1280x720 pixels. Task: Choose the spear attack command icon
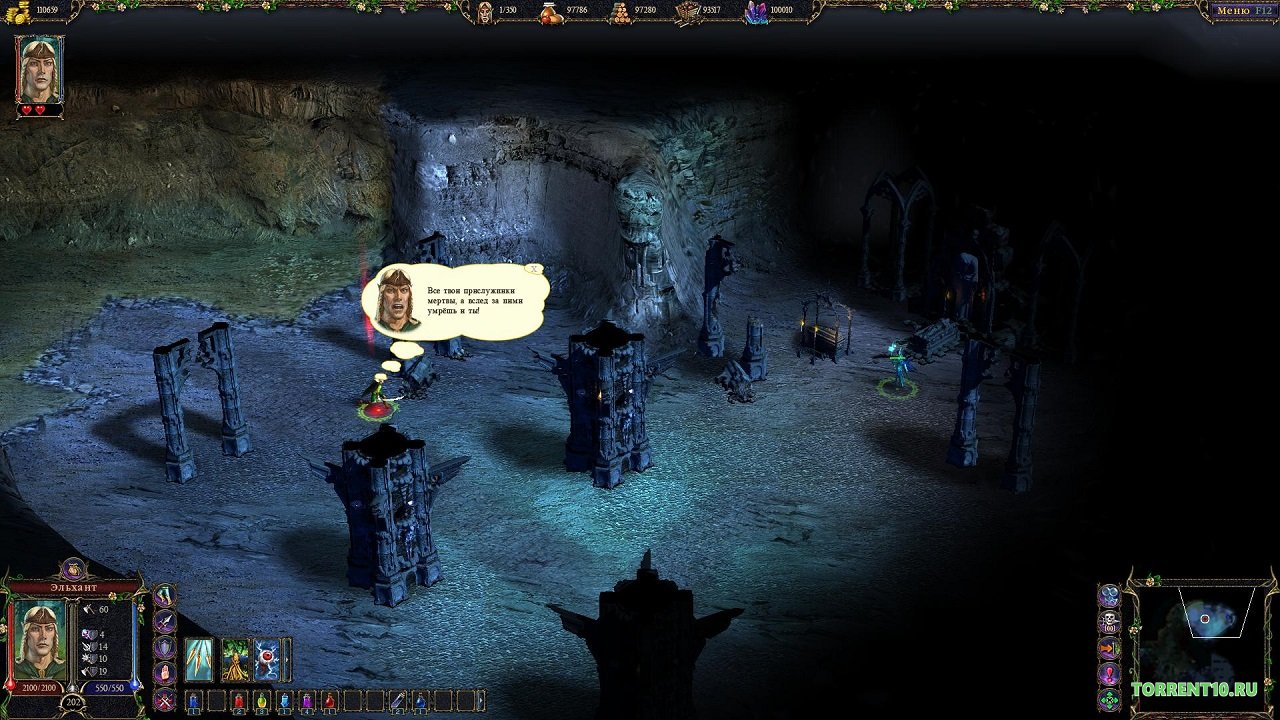click(164, 622)
